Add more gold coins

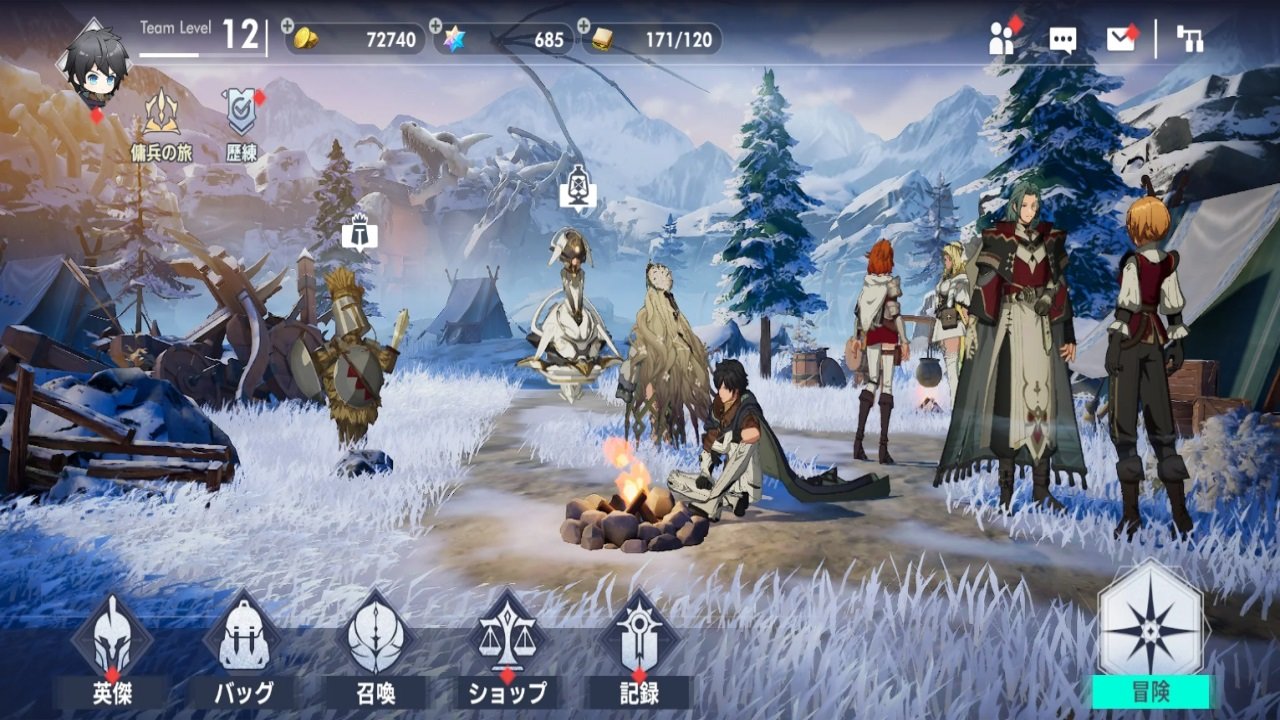[289, 25]
